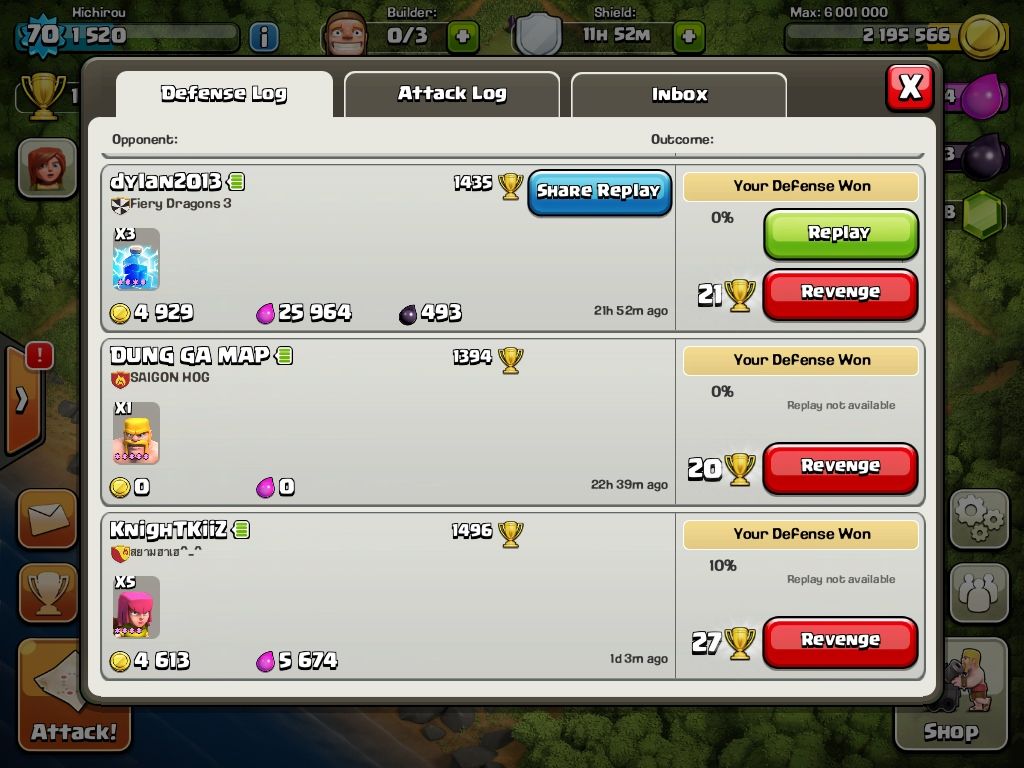Open the settings gears button
The height and width of the screenshot is (768, 1024).
pyautogui.click(x=978, y=518)
